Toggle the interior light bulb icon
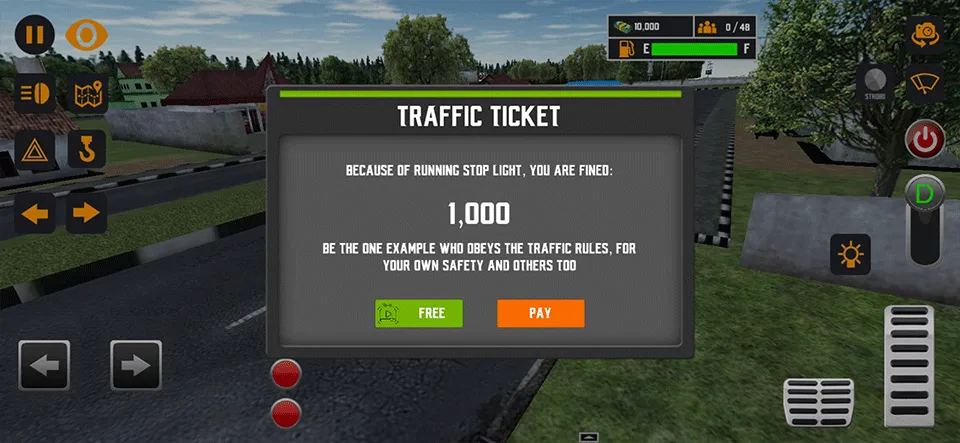 [851, 255]
